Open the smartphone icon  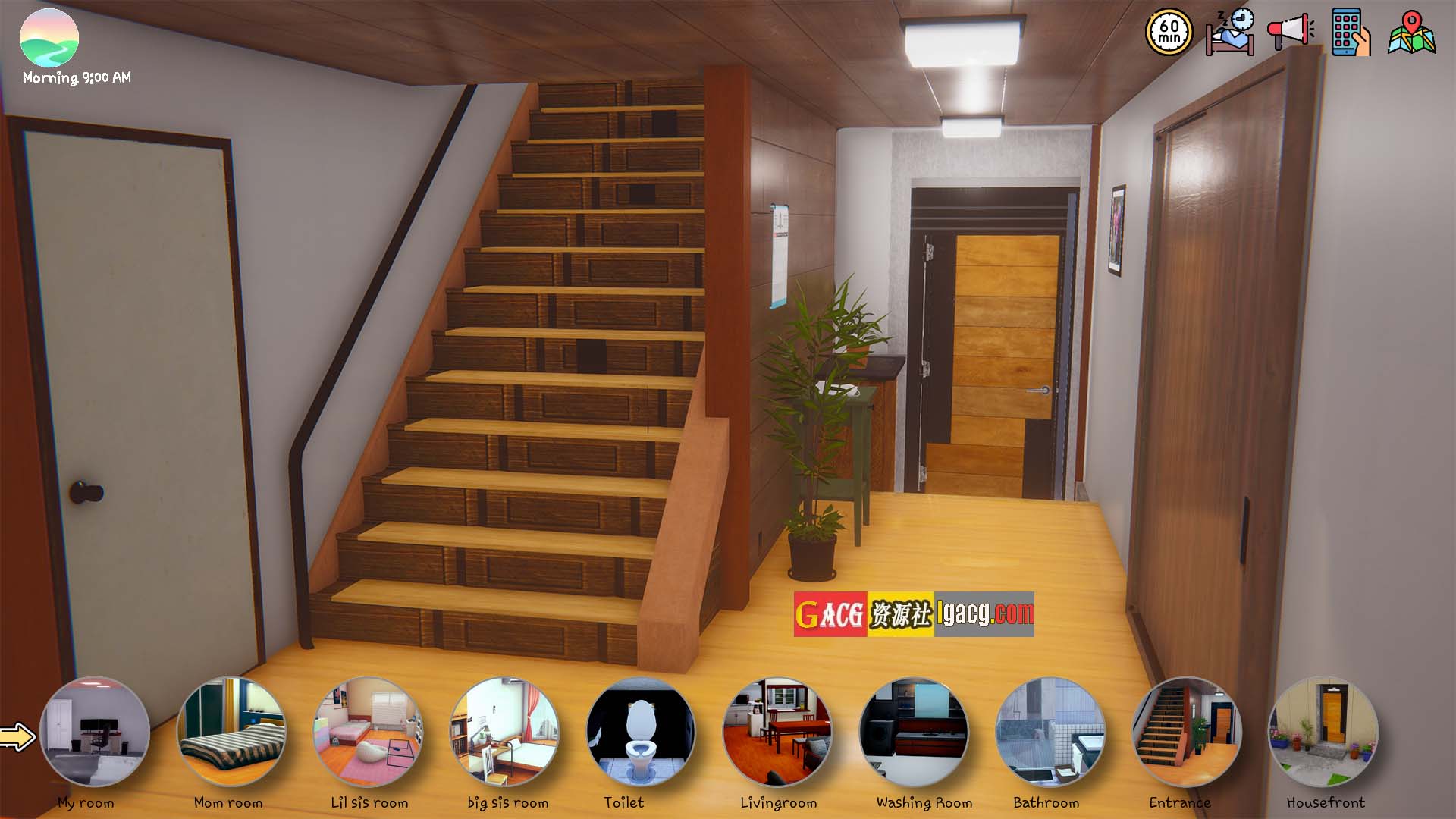click(x=1351, y=33)
